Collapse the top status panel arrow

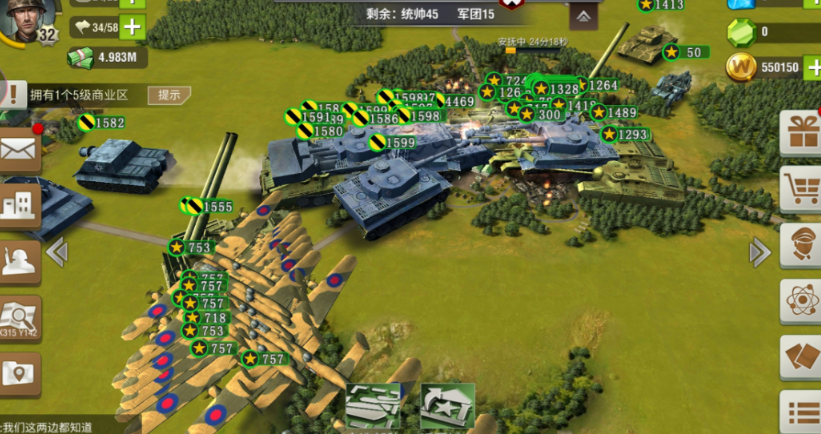point(584,18)
